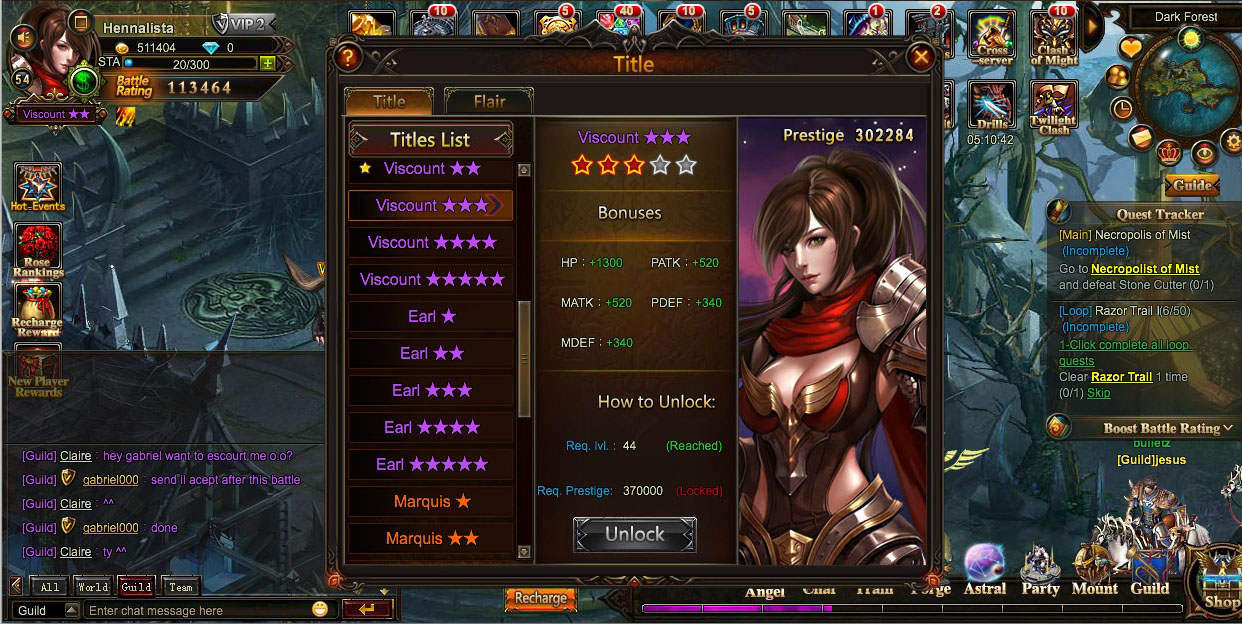Open the Title window help button

coord(347,57)
